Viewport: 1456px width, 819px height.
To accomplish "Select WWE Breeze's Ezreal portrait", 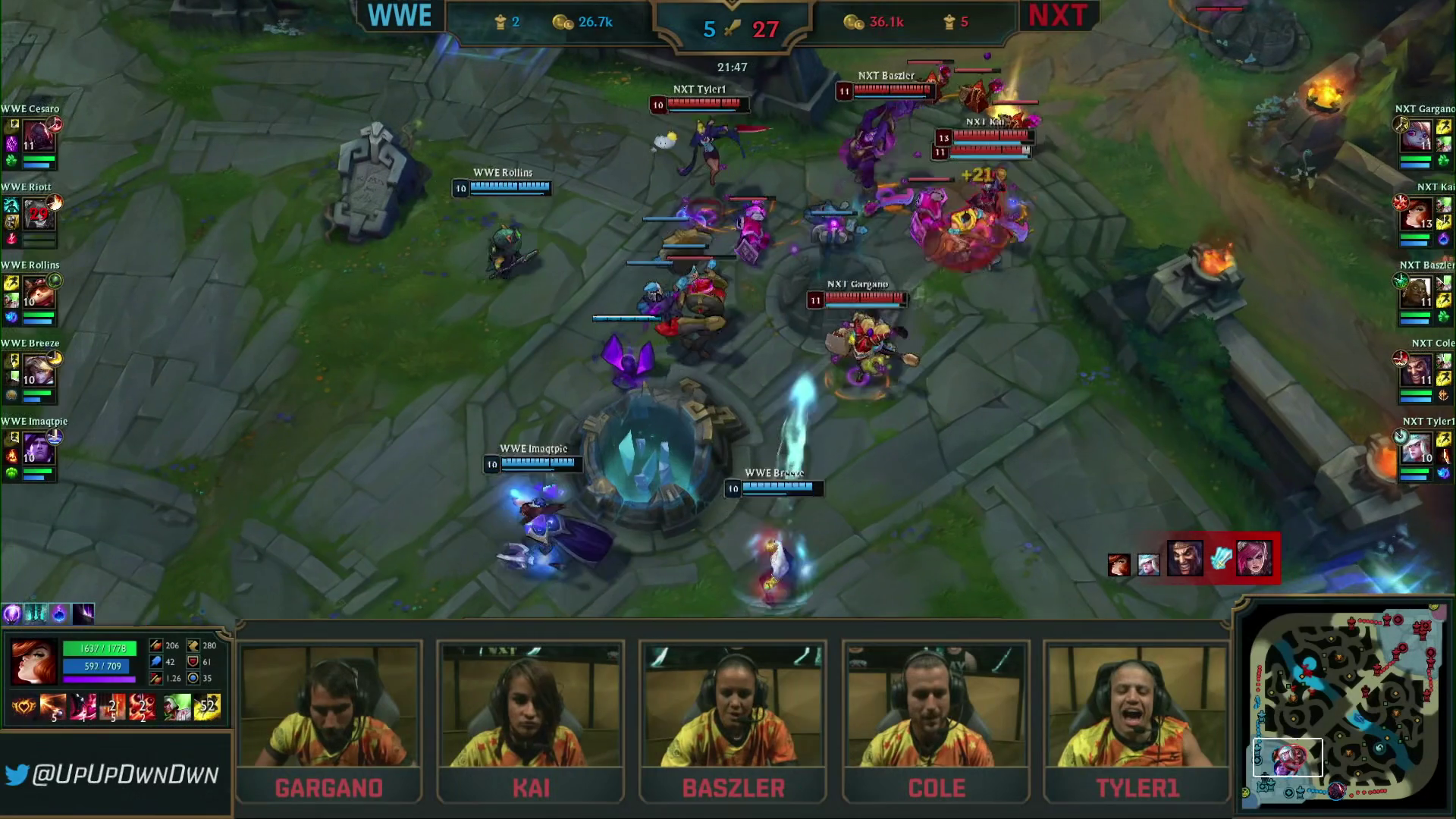I will [38, 372].
